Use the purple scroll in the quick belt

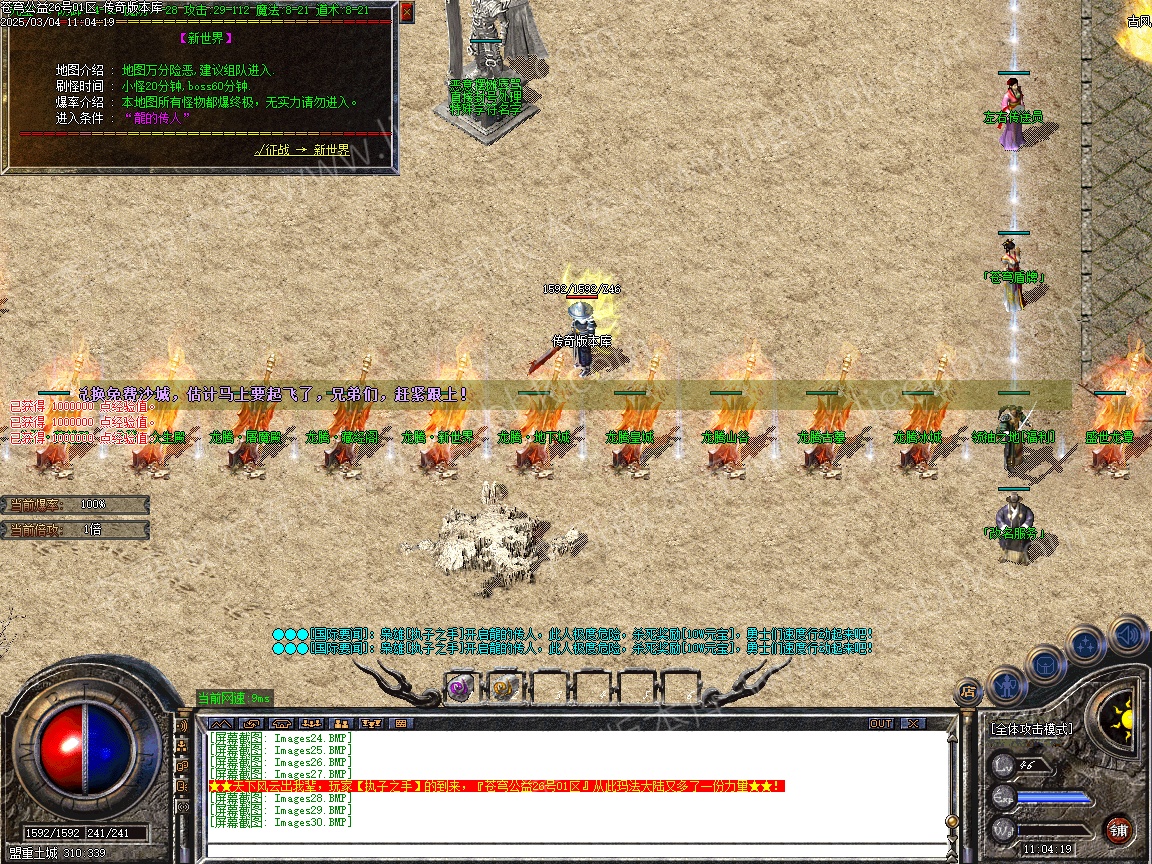click(460, 687)
